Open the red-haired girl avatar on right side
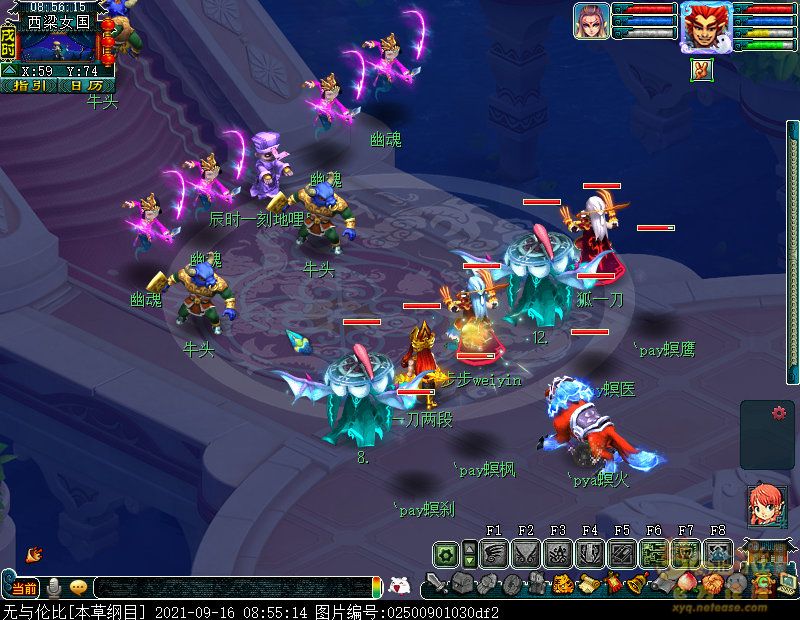The height and width of the screenshot is (620, 800). 766,504
